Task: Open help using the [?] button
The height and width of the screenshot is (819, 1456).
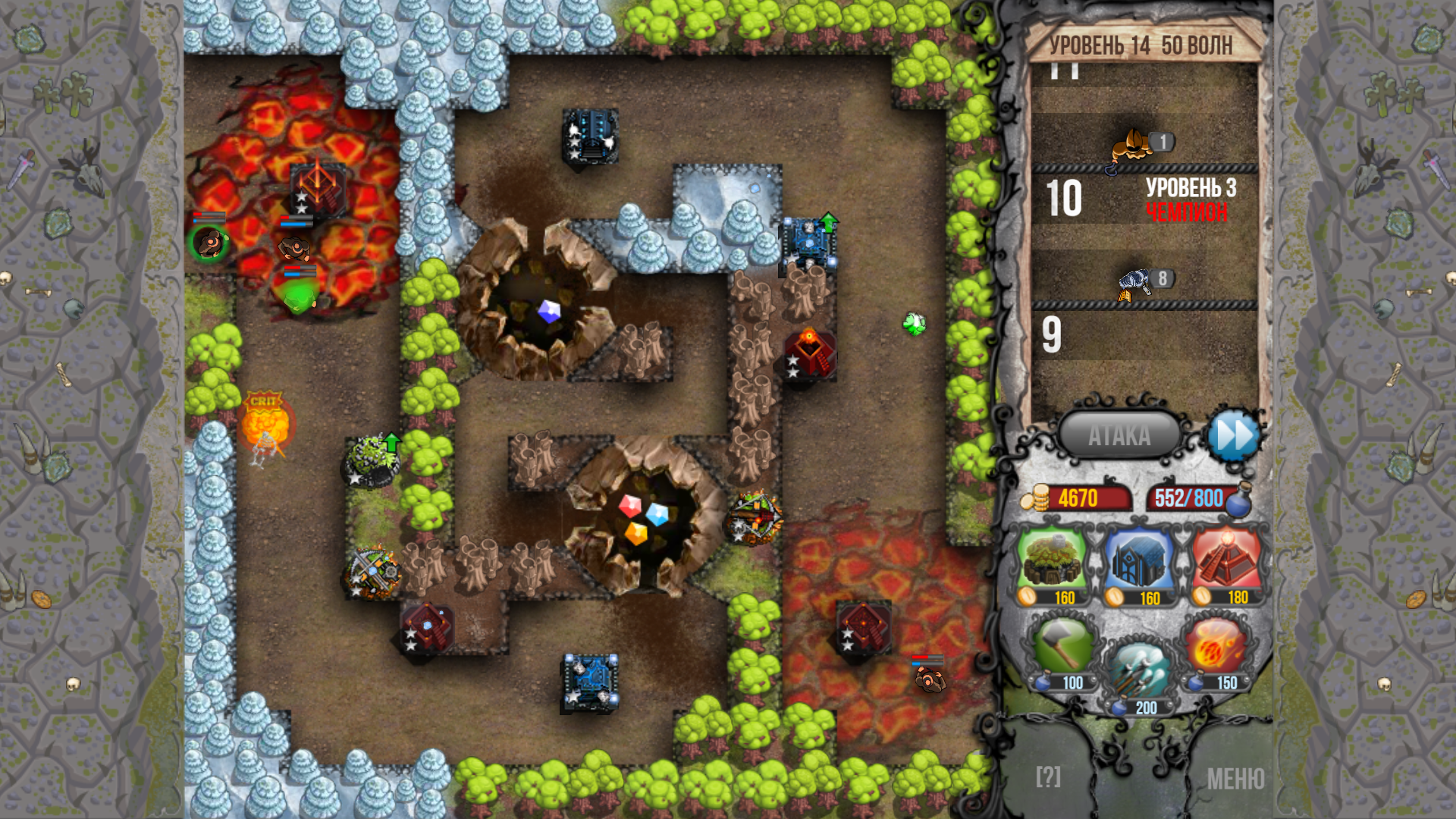Action: pyautogui.click(x=1047, y=775)
